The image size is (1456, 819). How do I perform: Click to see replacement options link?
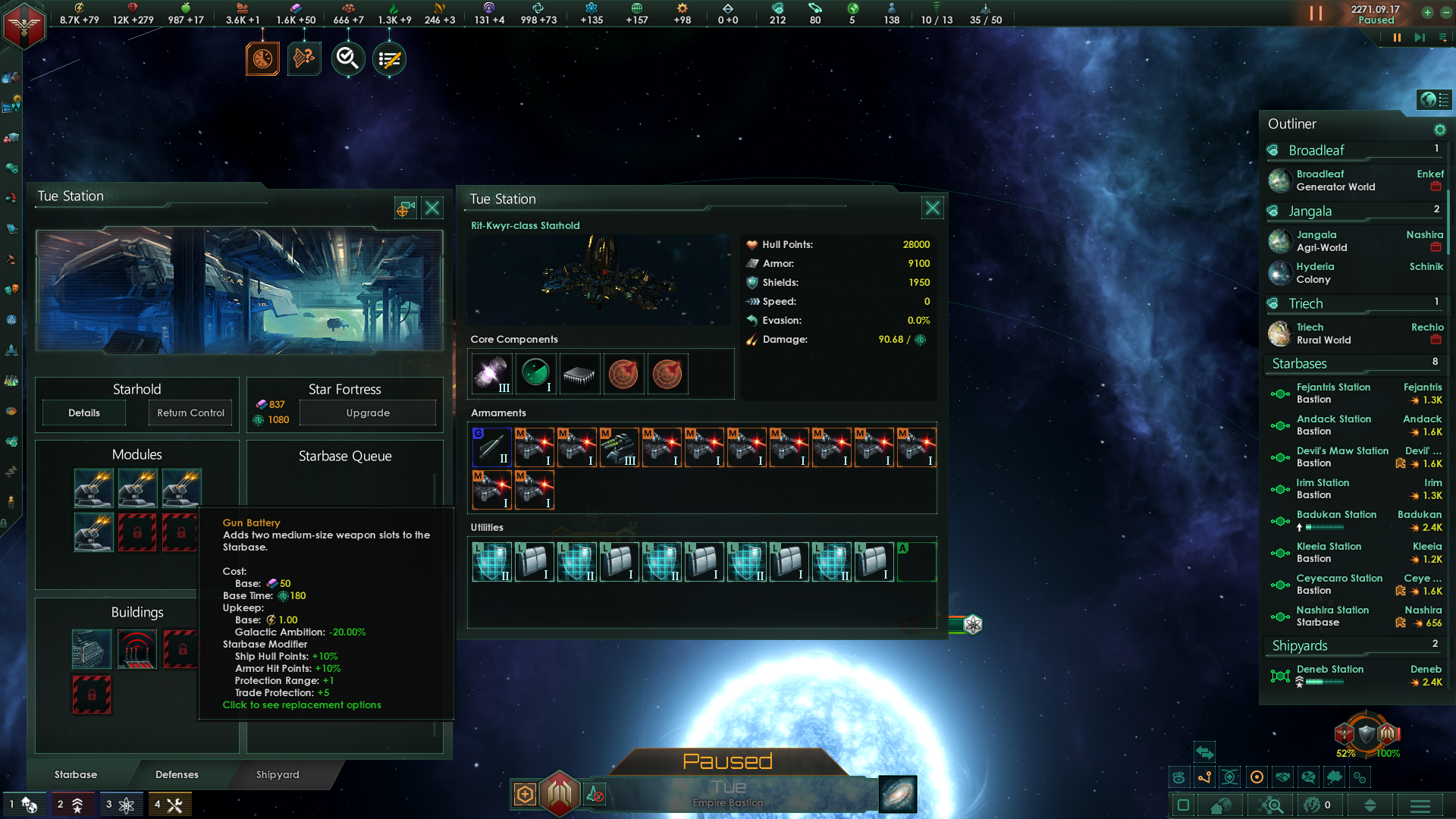(x=301, y=704)
